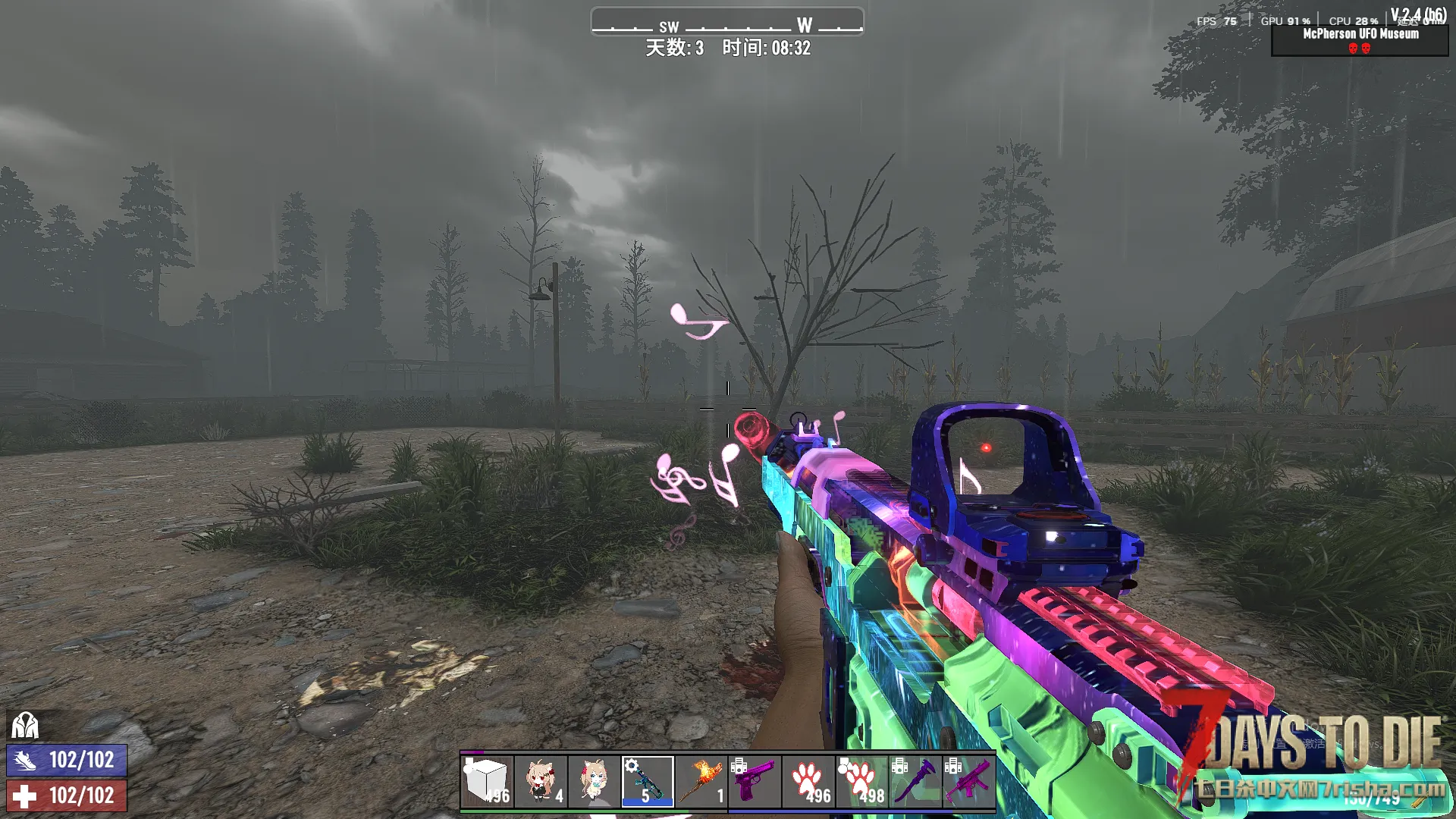The image size is (1456, 819).
Task: Equip the burning torch
Action: pos(701,781)
